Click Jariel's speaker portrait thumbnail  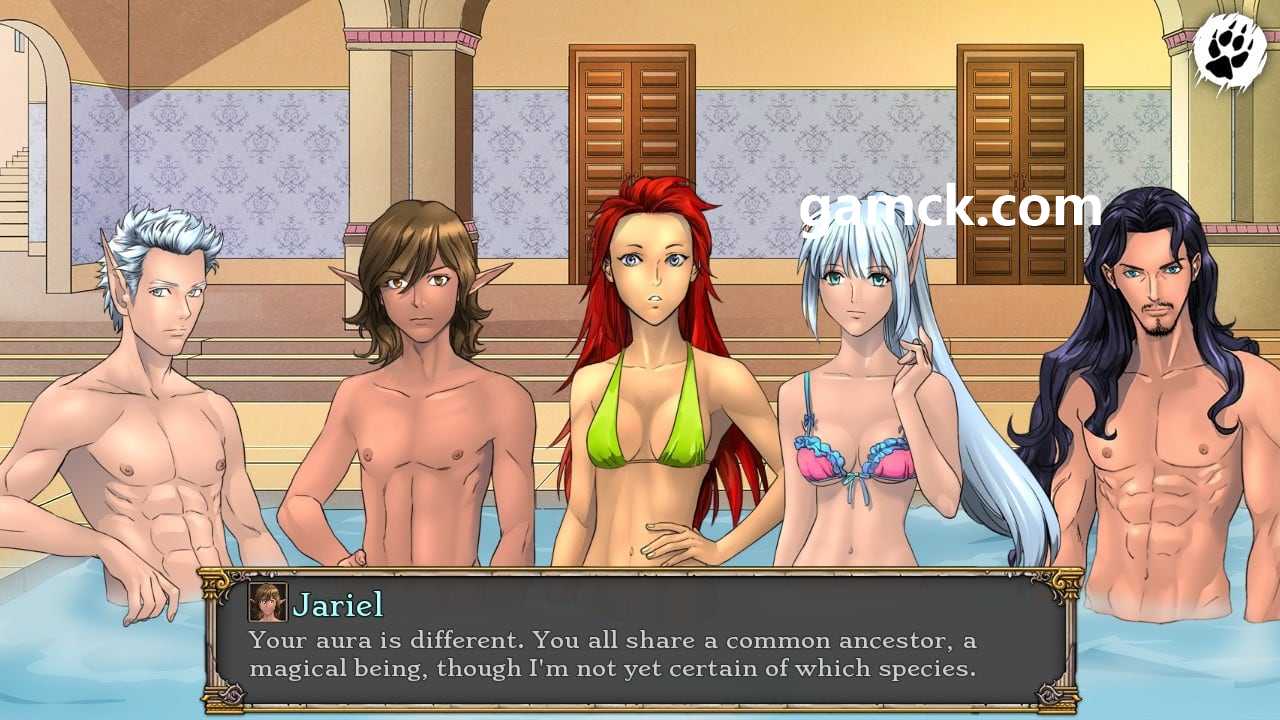(x=267, y=603)
